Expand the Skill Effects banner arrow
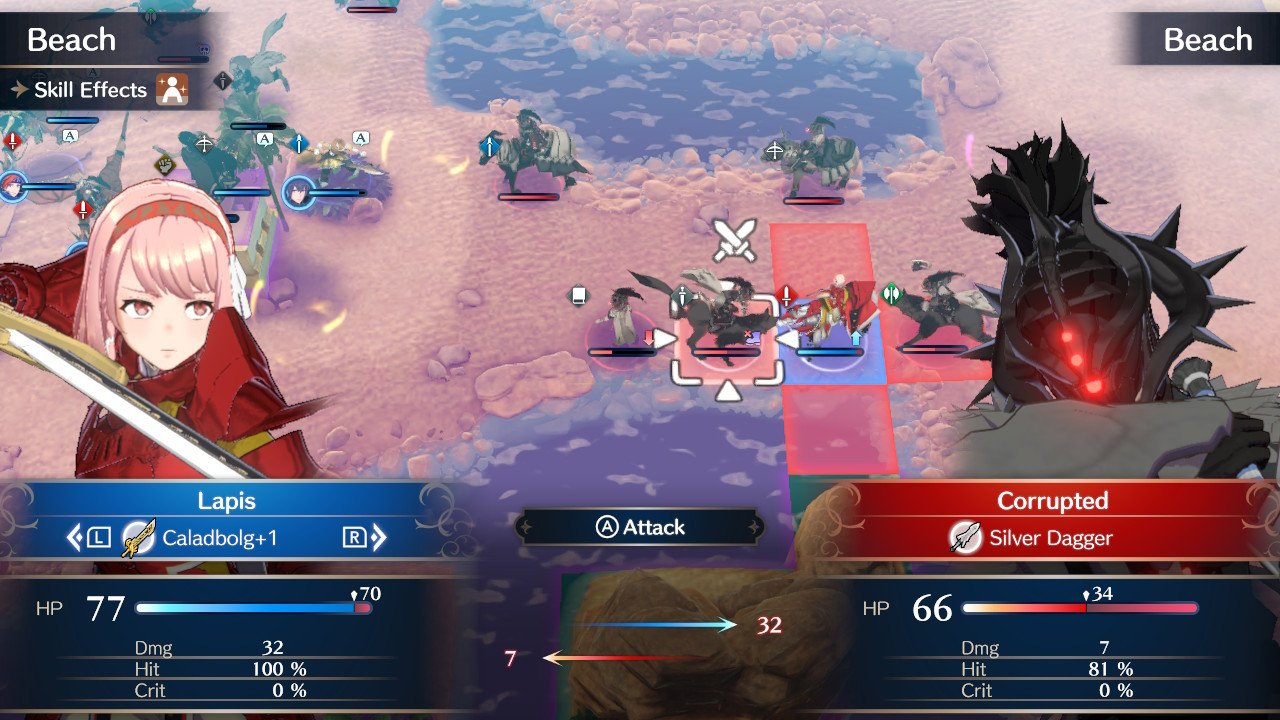 point(18,90)
